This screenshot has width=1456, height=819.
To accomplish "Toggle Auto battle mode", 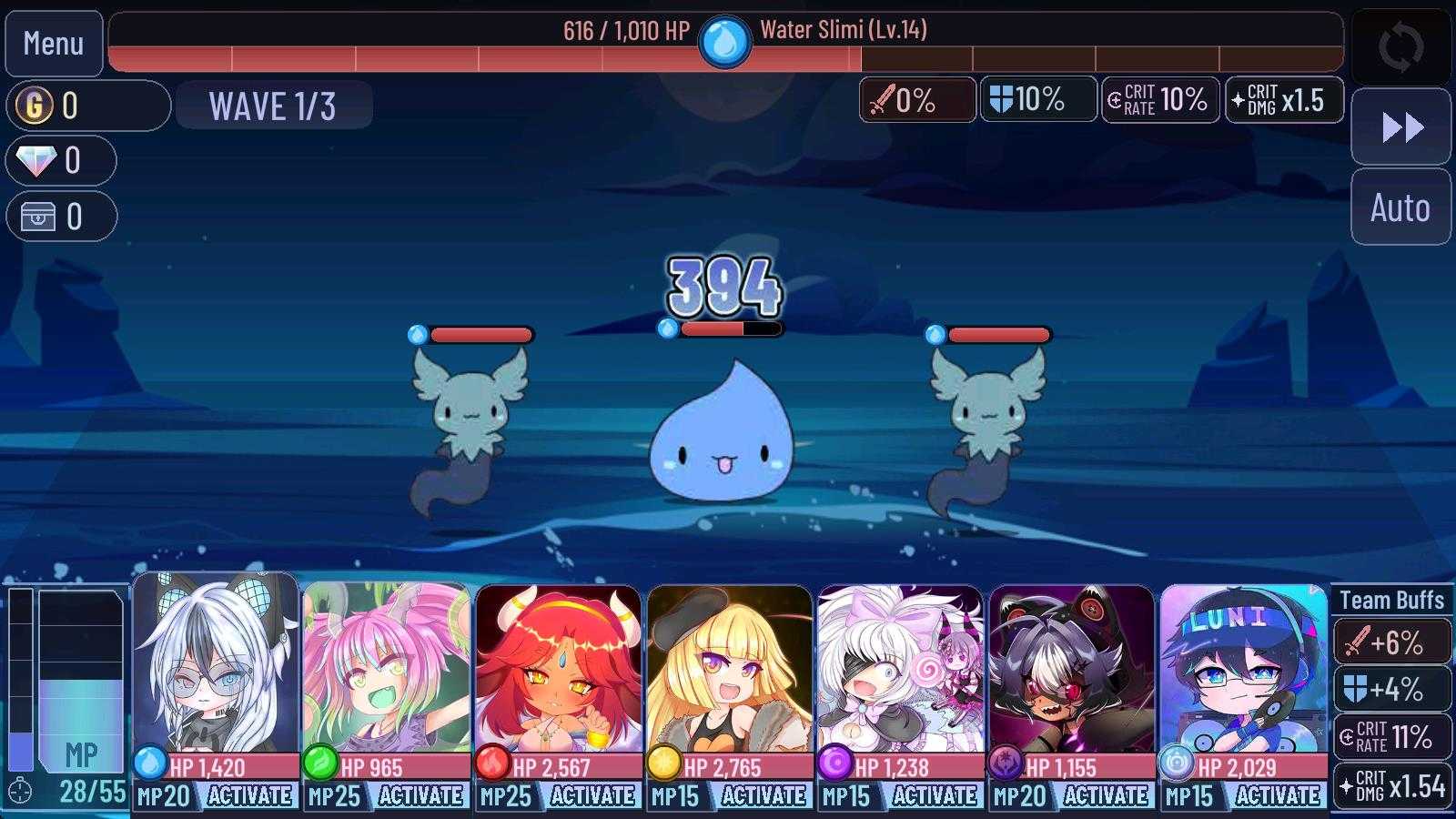I will [x=1400, y=207].
